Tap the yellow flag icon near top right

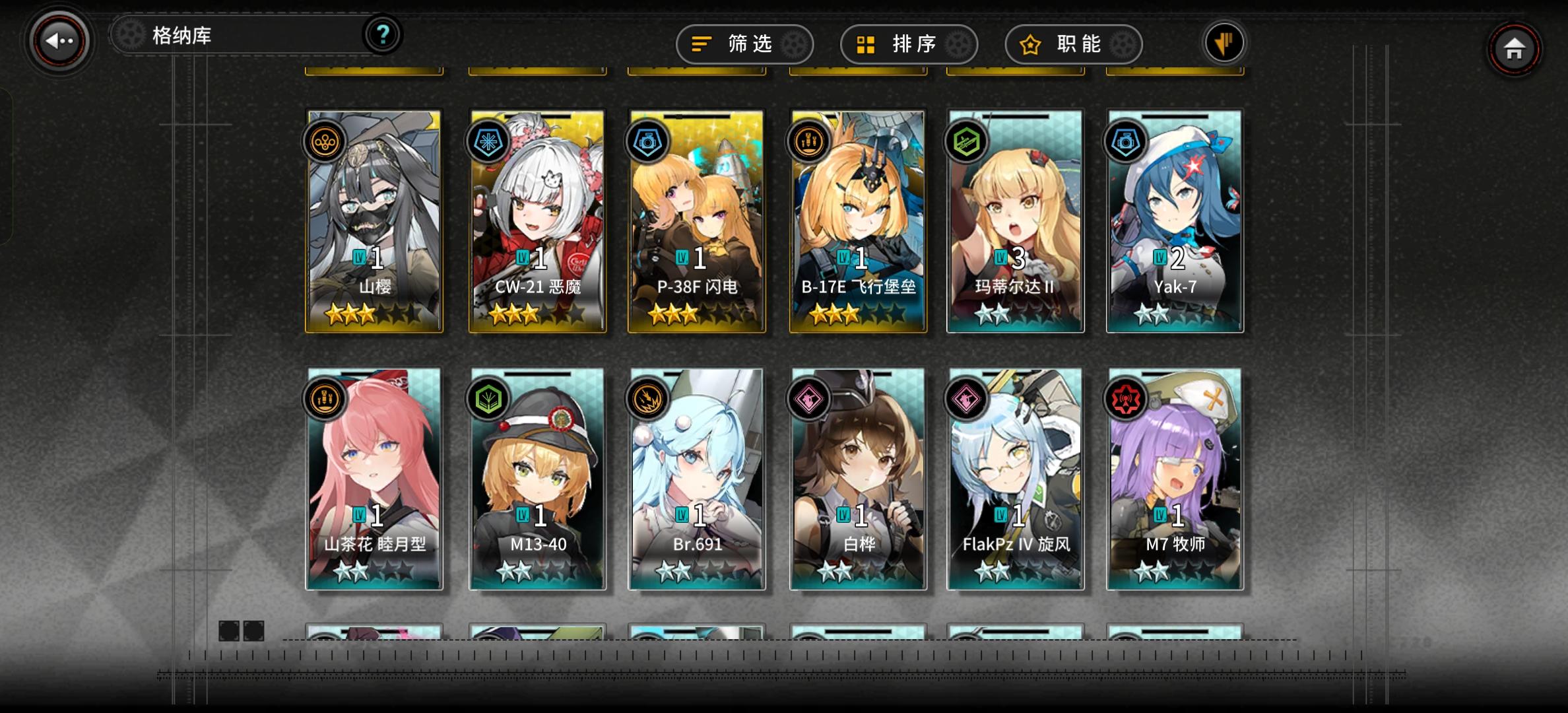pyautogui.click(x=1224, y=42)
